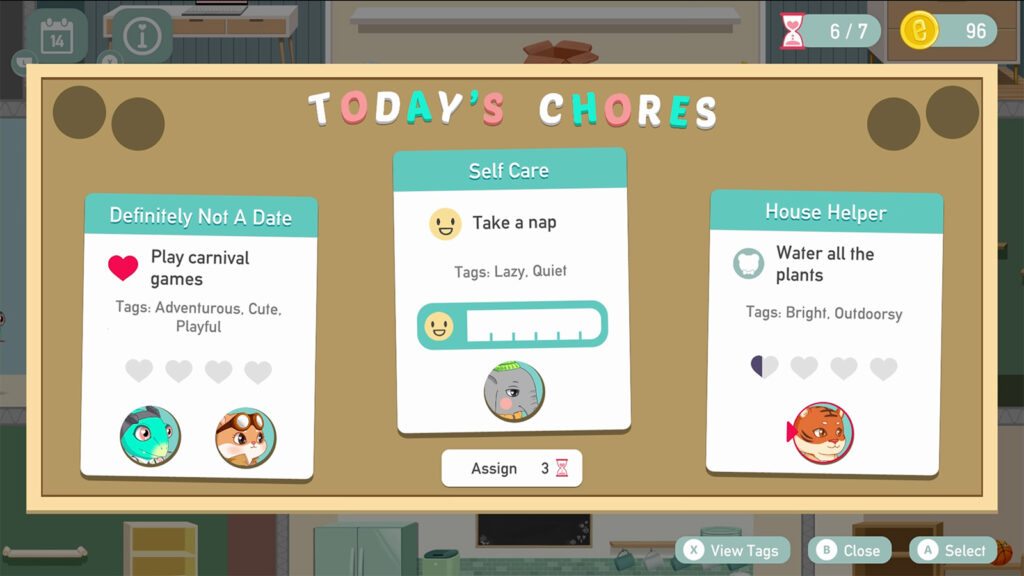Pick the aviator hamster character portrait
This screenshot has height=576, width=1024.
point(245,437)
